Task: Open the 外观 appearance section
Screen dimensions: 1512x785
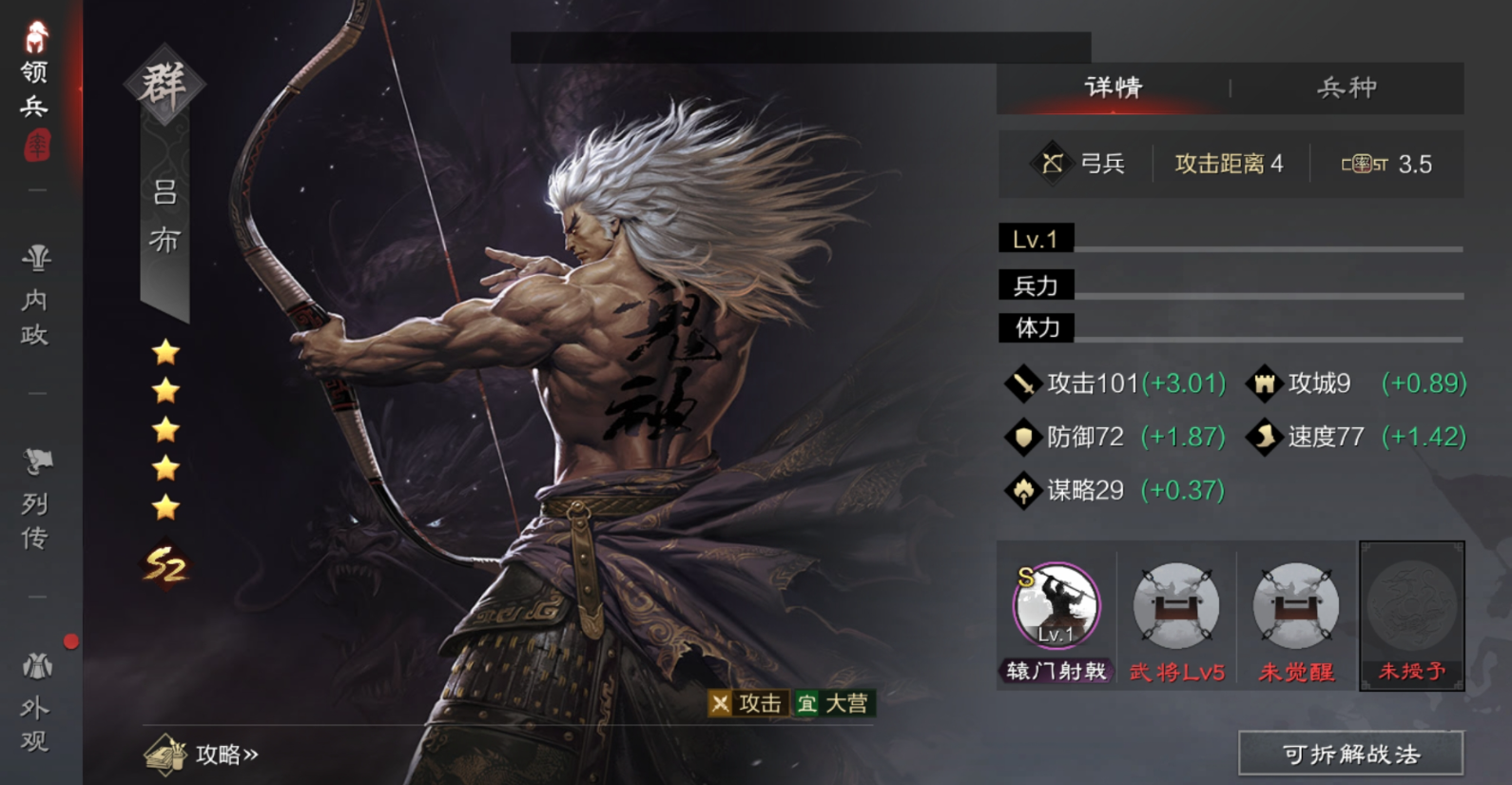Action: tap(36, 704)
